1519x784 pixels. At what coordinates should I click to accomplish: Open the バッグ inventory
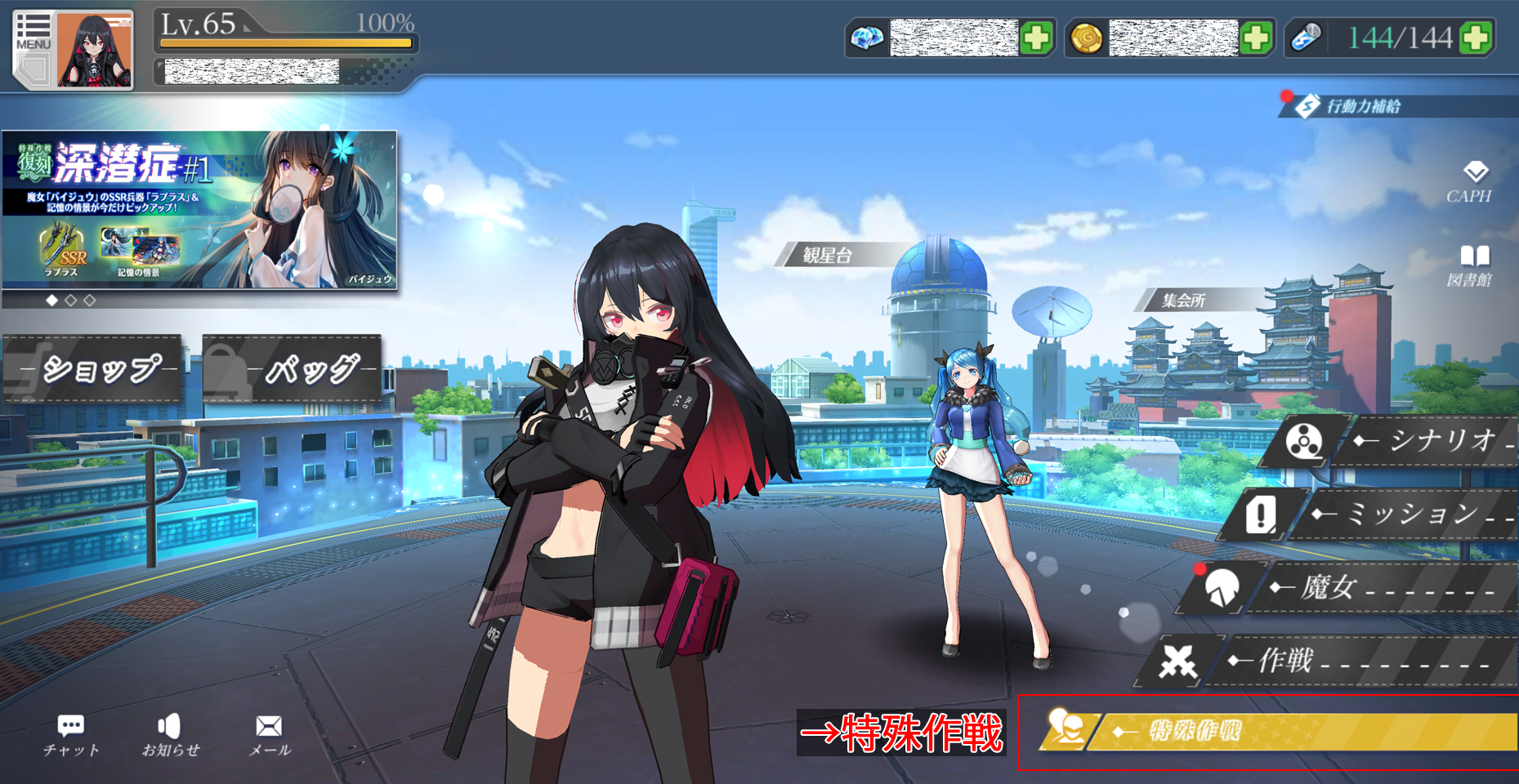pos(293,369)
